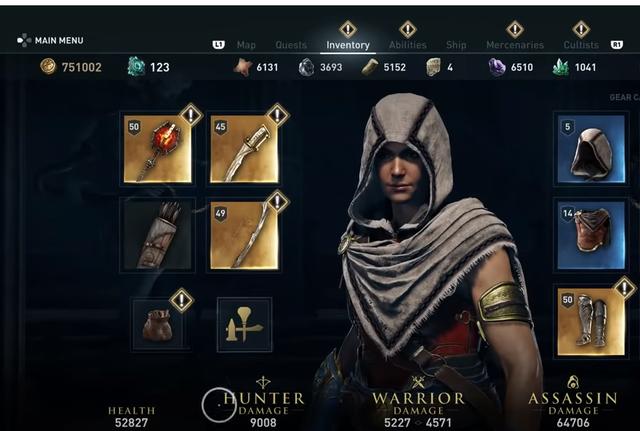Screen dimensions: 640x431
Task: Select the level 50 flaming mace slot
Action: tap(157, 150)
